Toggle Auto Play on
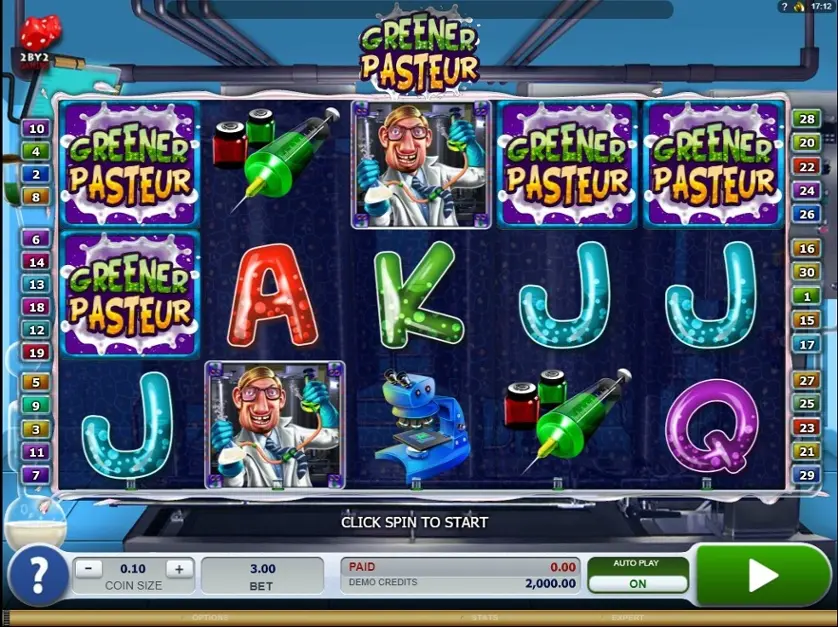This screenshot has width=838, height=627. [x=637, y=583]
